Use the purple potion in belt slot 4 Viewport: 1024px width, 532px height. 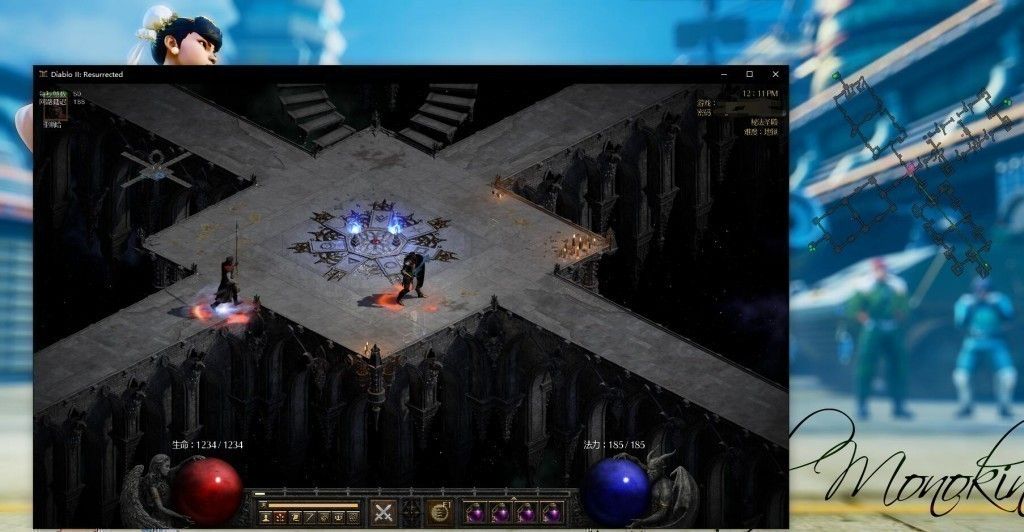click(549, 513)
